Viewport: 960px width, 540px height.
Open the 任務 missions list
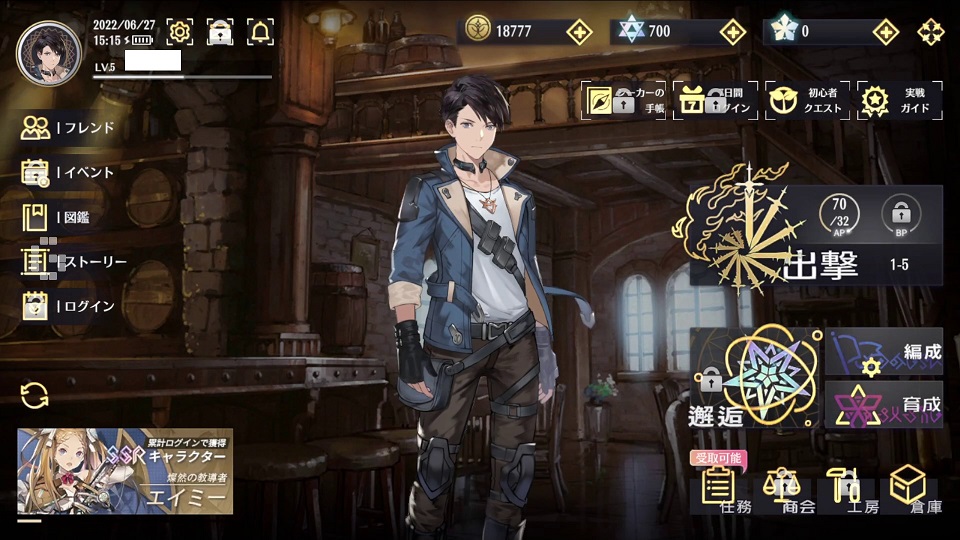tap(724, 490)
